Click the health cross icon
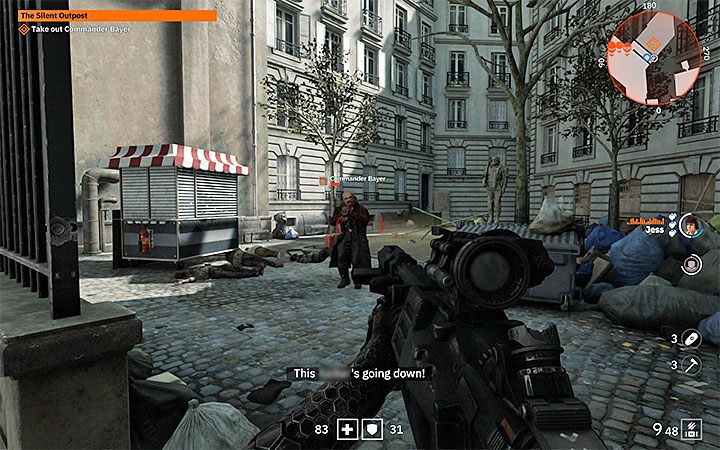Screen dimensions: 720x450 coord(348,429)
